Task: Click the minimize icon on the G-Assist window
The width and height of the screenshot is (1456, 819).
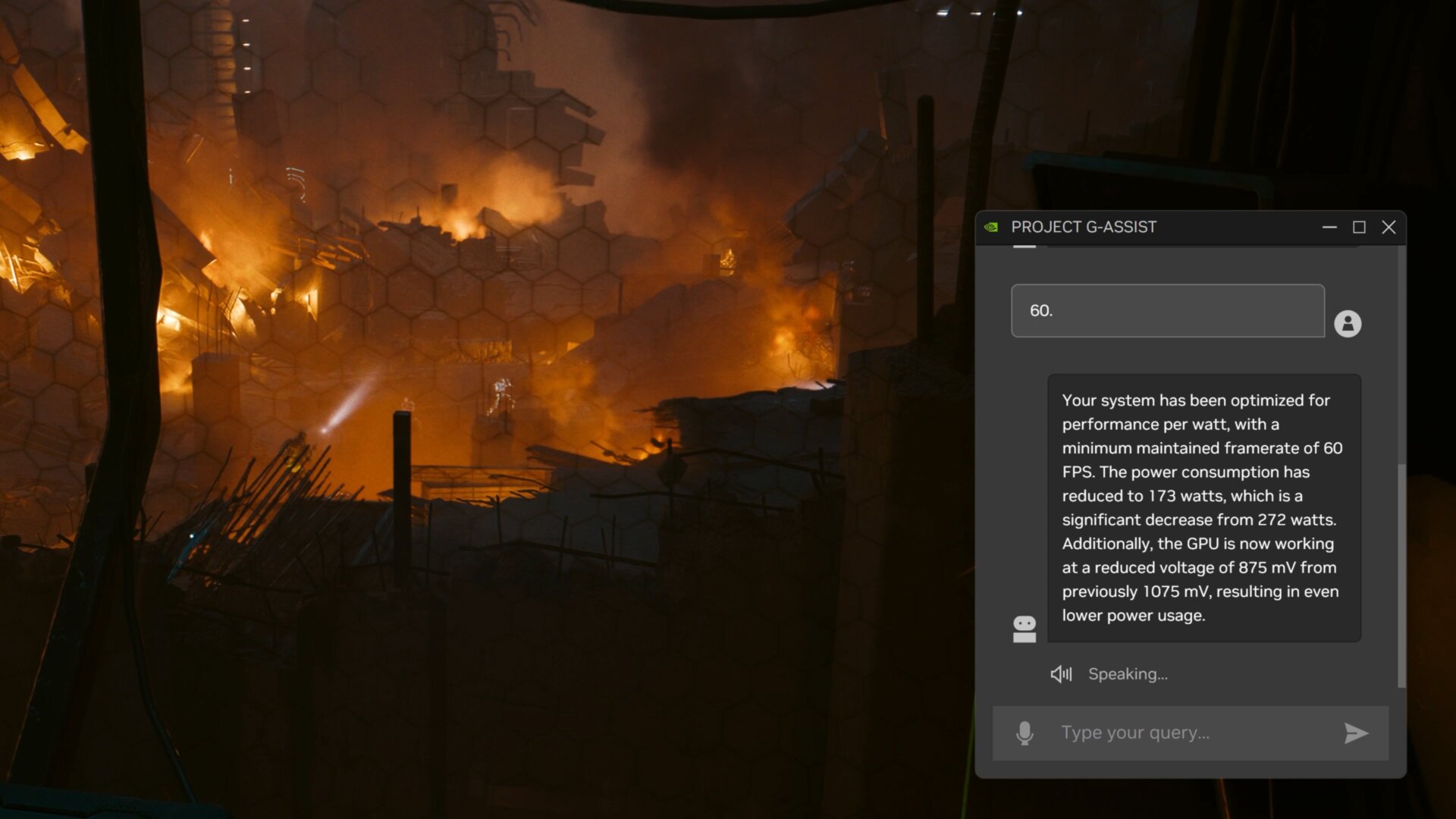Action: [1329, 227]
